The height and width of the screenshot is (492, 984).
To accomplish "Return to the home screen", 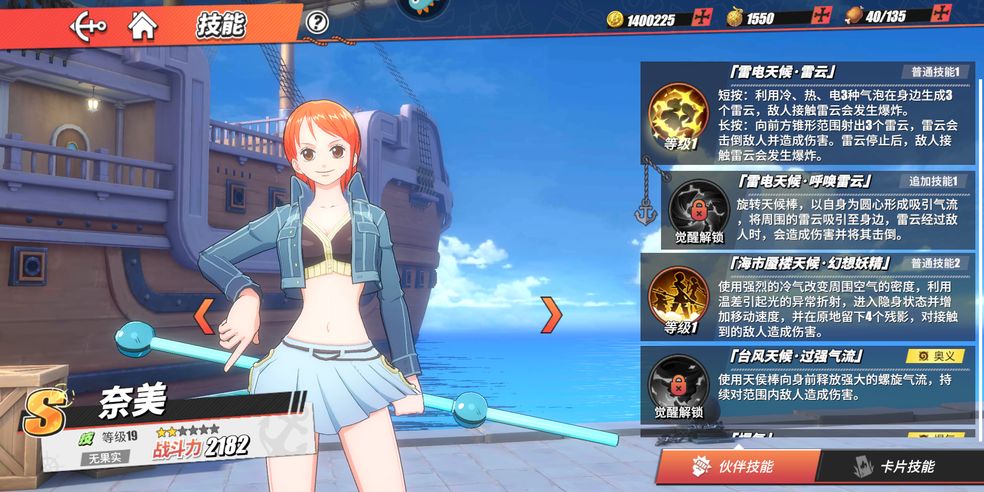I will pyautogui.click(x=143, y=25).
